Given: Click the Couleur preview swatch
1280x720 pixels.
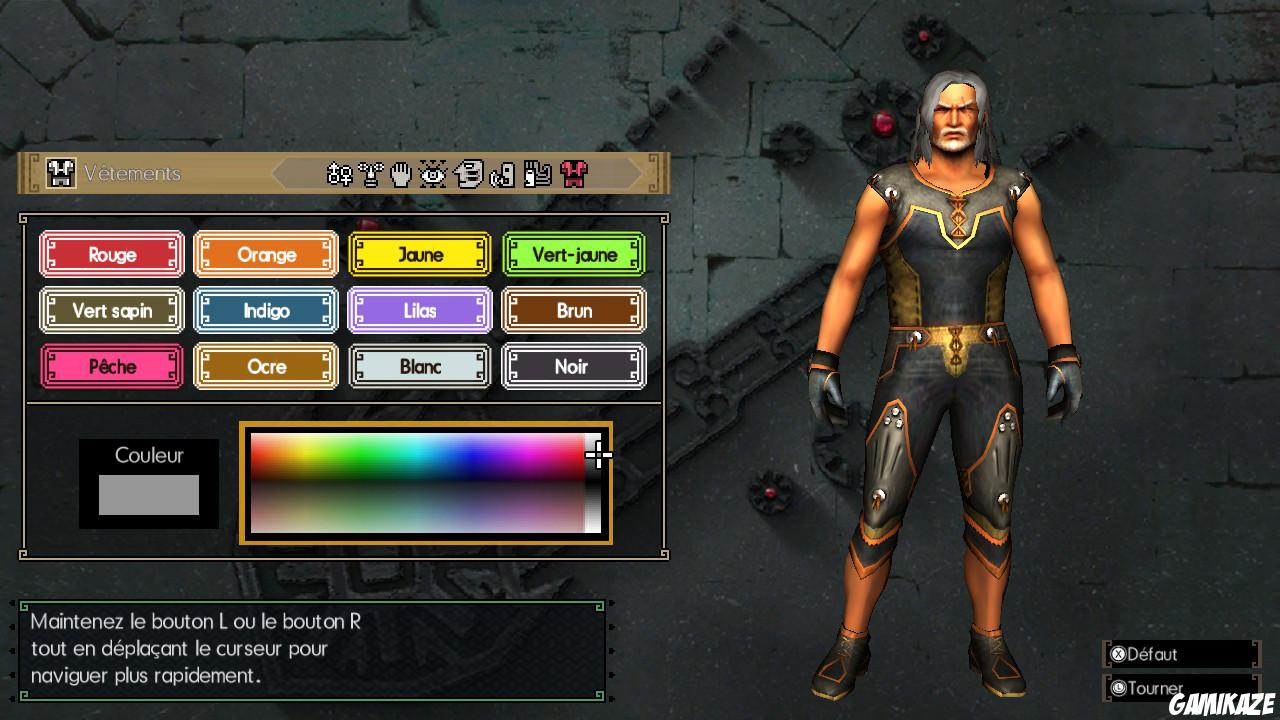Looking at the screenshot, I should tap(148, 495).
